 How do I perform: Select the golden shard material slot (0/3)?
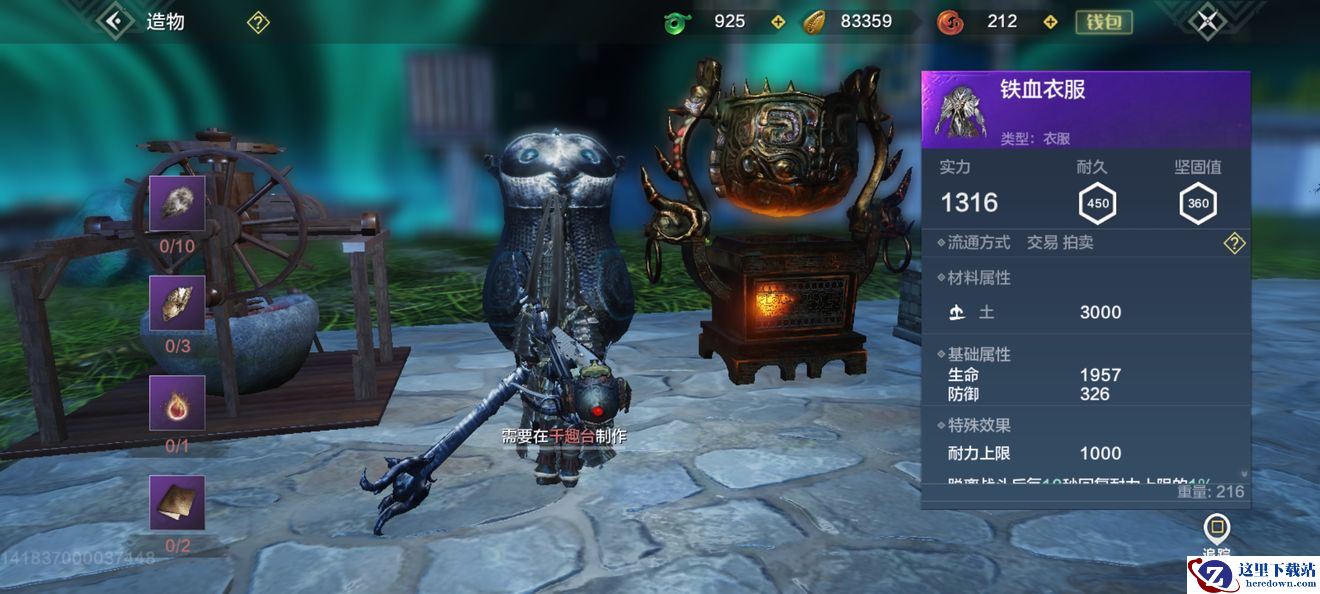click(x=177, y=304)
